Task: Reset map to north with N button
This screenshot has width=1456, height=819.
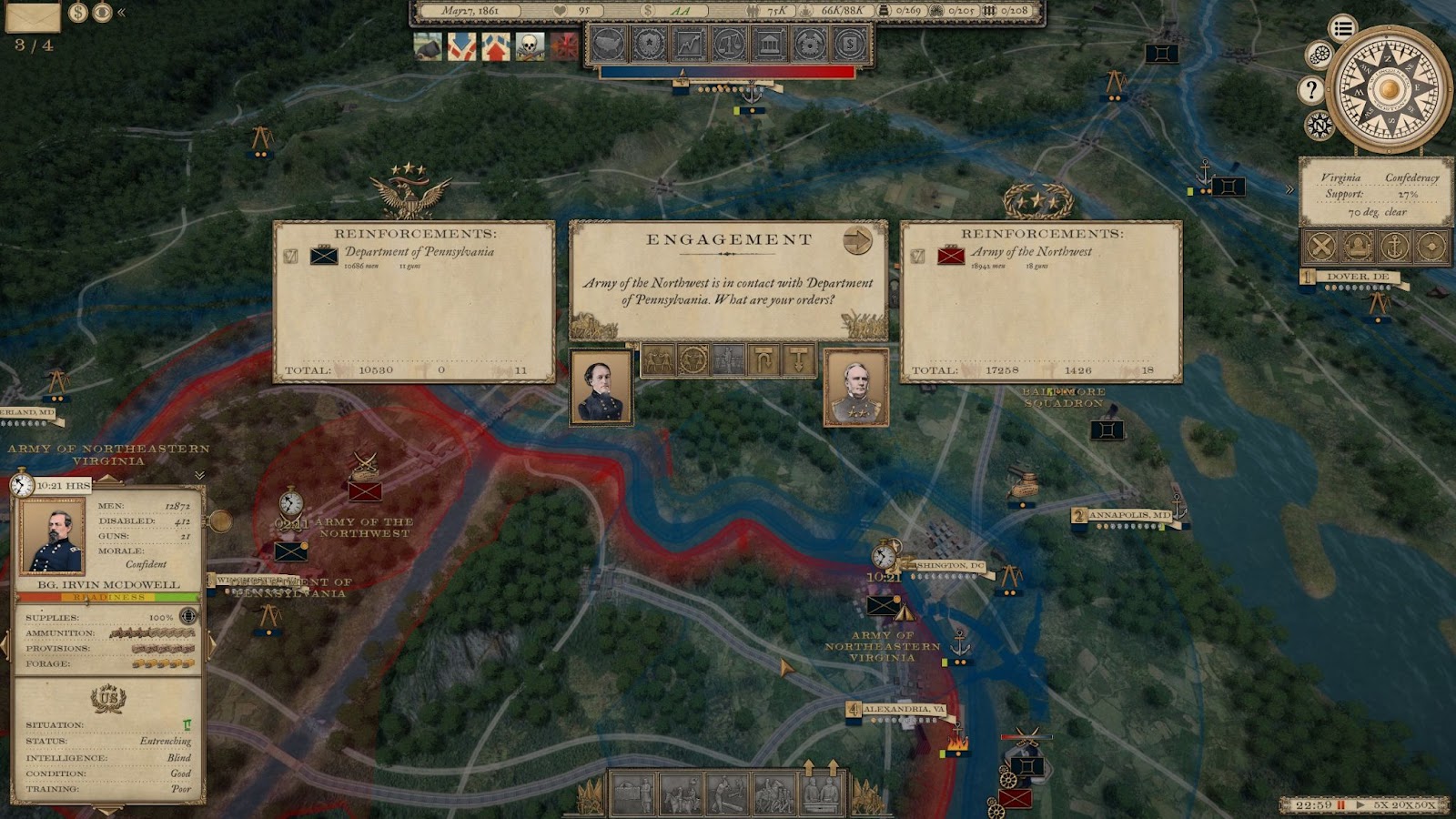Action: click(x=1319, y=125)
